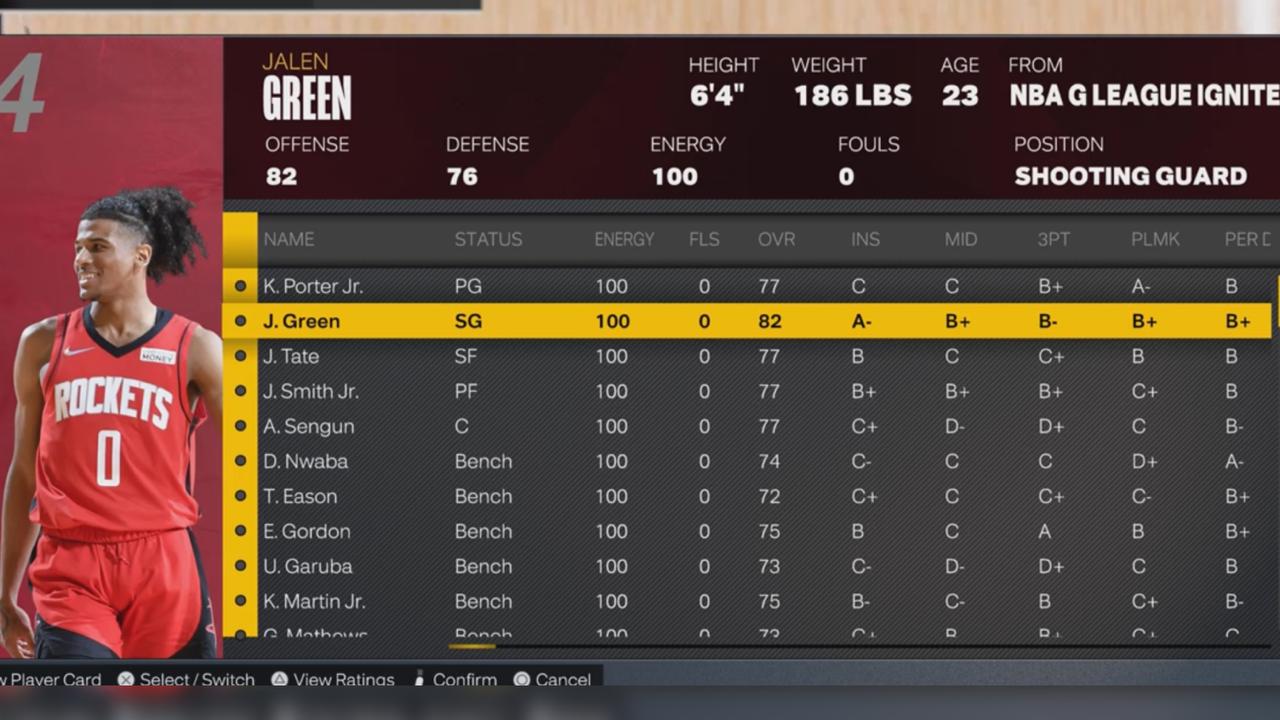This screenshot has width=1280, height=720.
Task: Click the ENERGY column header
Action: click(624, 239)
